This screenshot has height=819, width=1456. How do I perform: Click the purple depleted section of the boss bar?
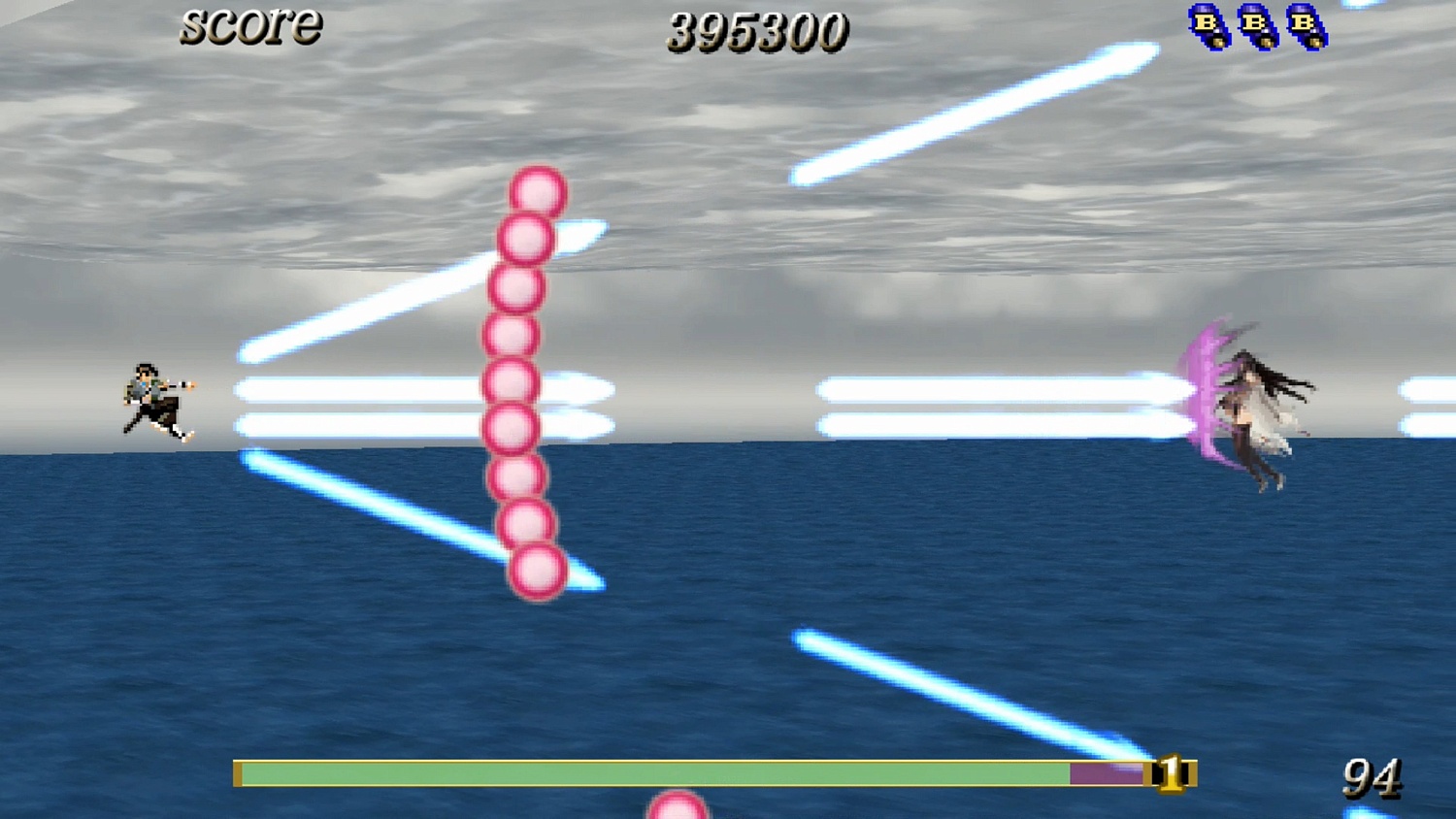coord(1107,774)
